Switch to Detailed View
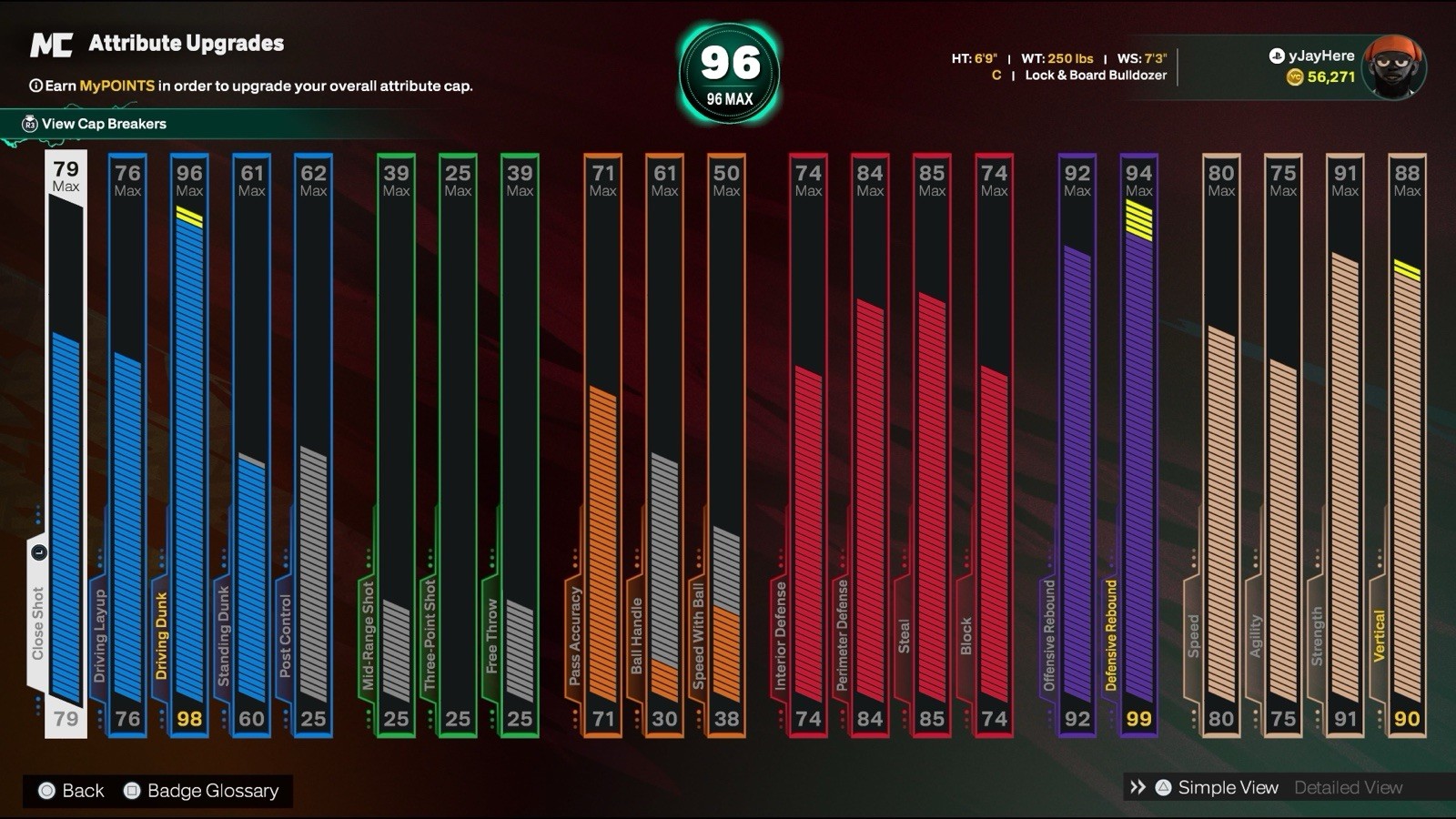This screenshot has height=819, width=1456. pos(1348,788)
